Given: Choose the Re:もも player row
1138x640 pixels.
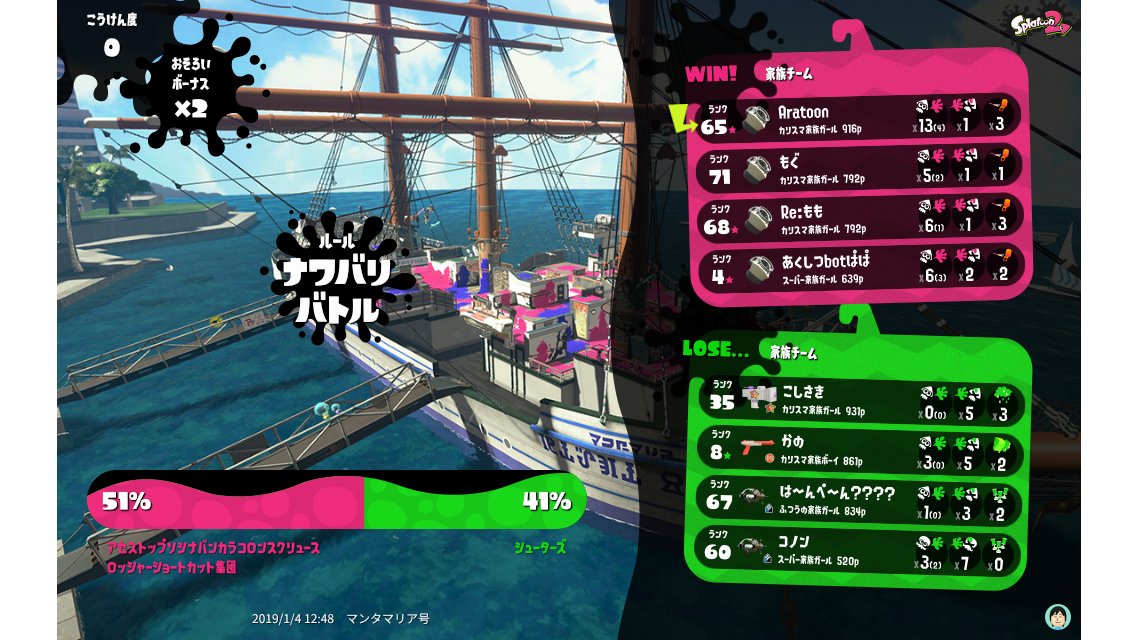Looking at the screenshot, I should point(860,217).
